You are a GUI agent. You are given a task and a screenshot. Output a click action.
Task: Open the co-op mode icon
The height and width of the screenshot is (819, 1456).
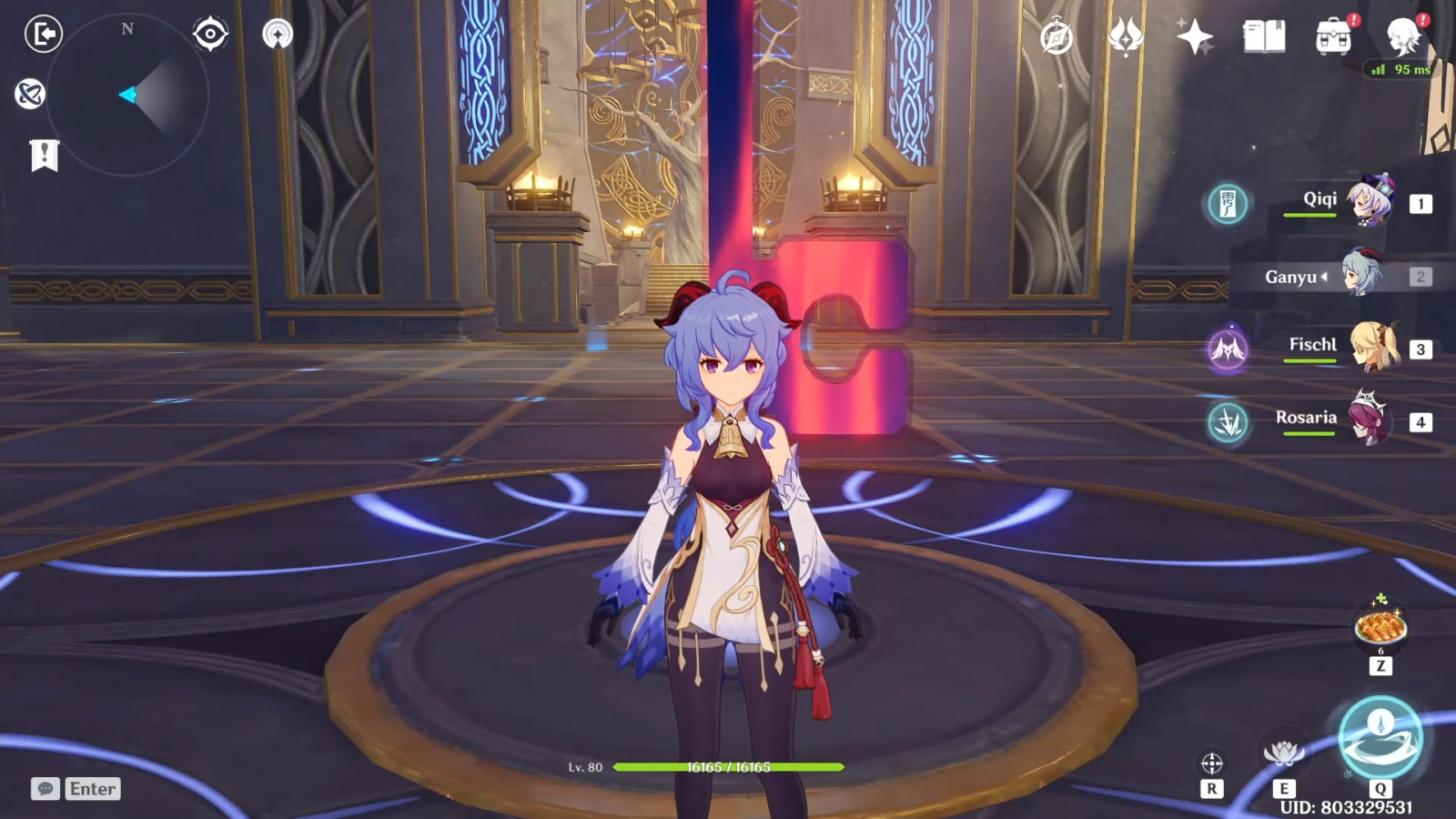click(x=278, y=35)
